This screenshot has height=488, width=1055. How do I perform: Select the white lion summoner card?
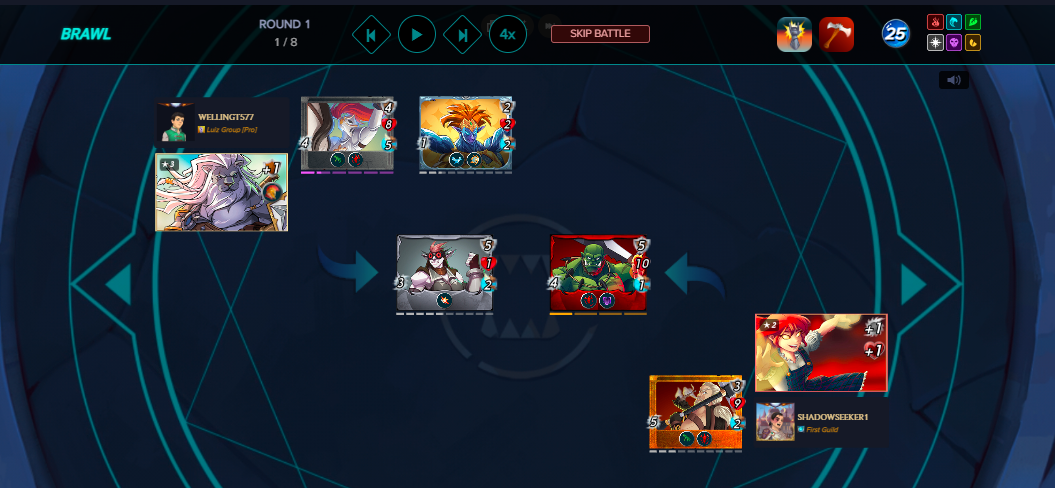coord(221,192)
